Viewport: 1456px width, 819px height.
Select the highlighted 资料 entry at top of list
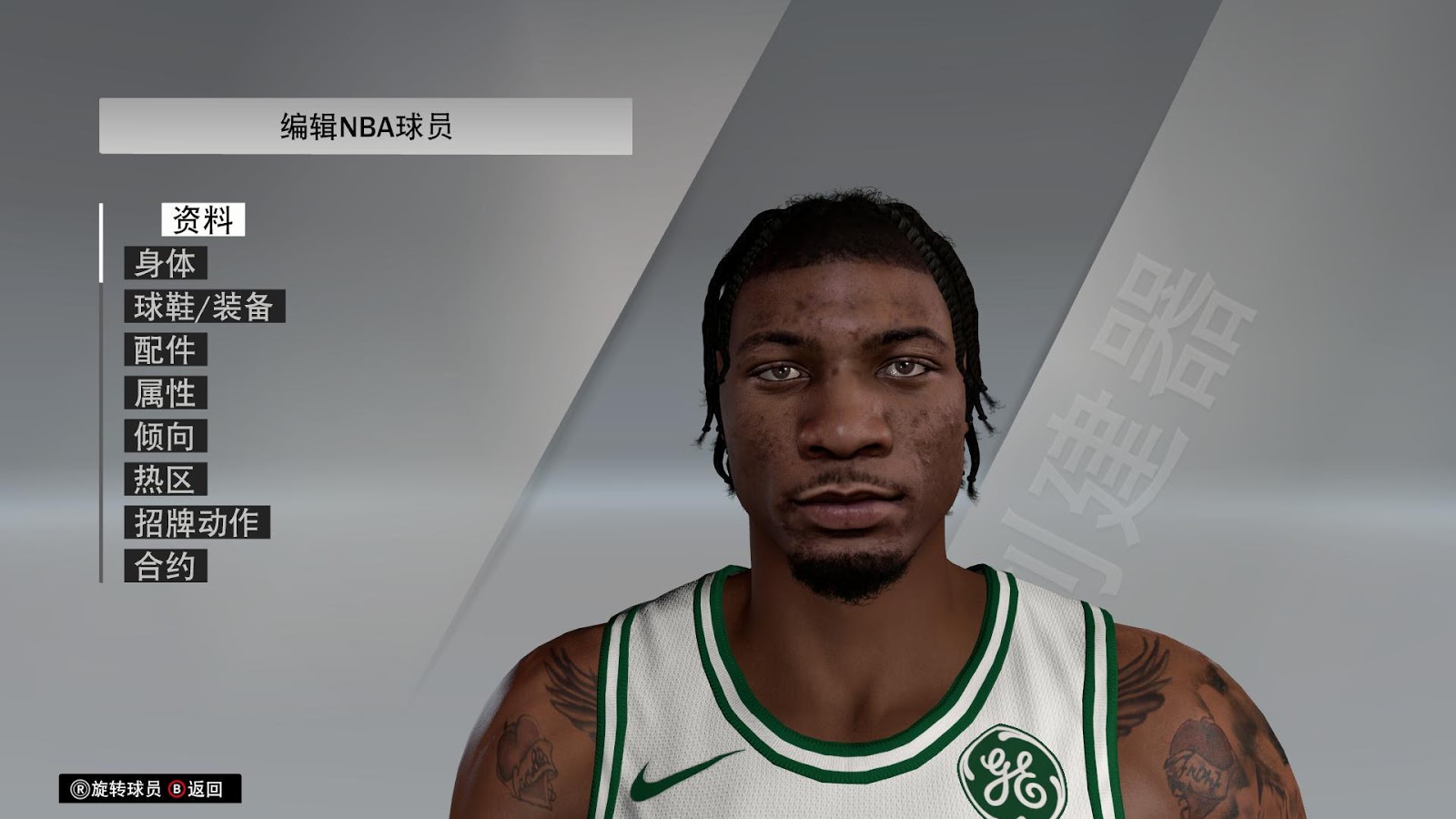pos(202,218)
